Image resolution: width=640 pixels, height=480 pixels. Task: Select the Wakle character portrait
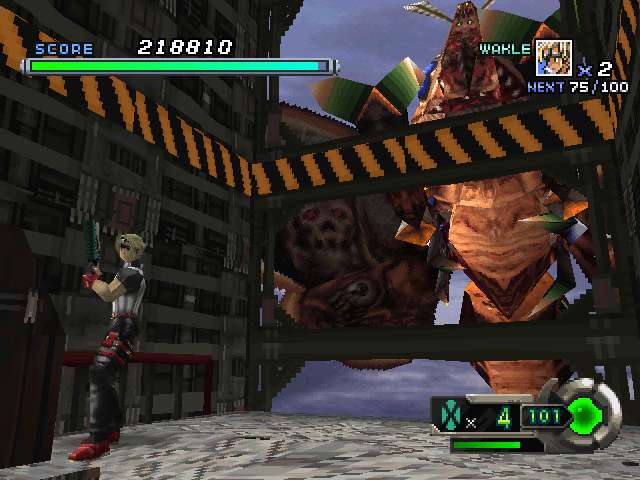click(553, 57)
